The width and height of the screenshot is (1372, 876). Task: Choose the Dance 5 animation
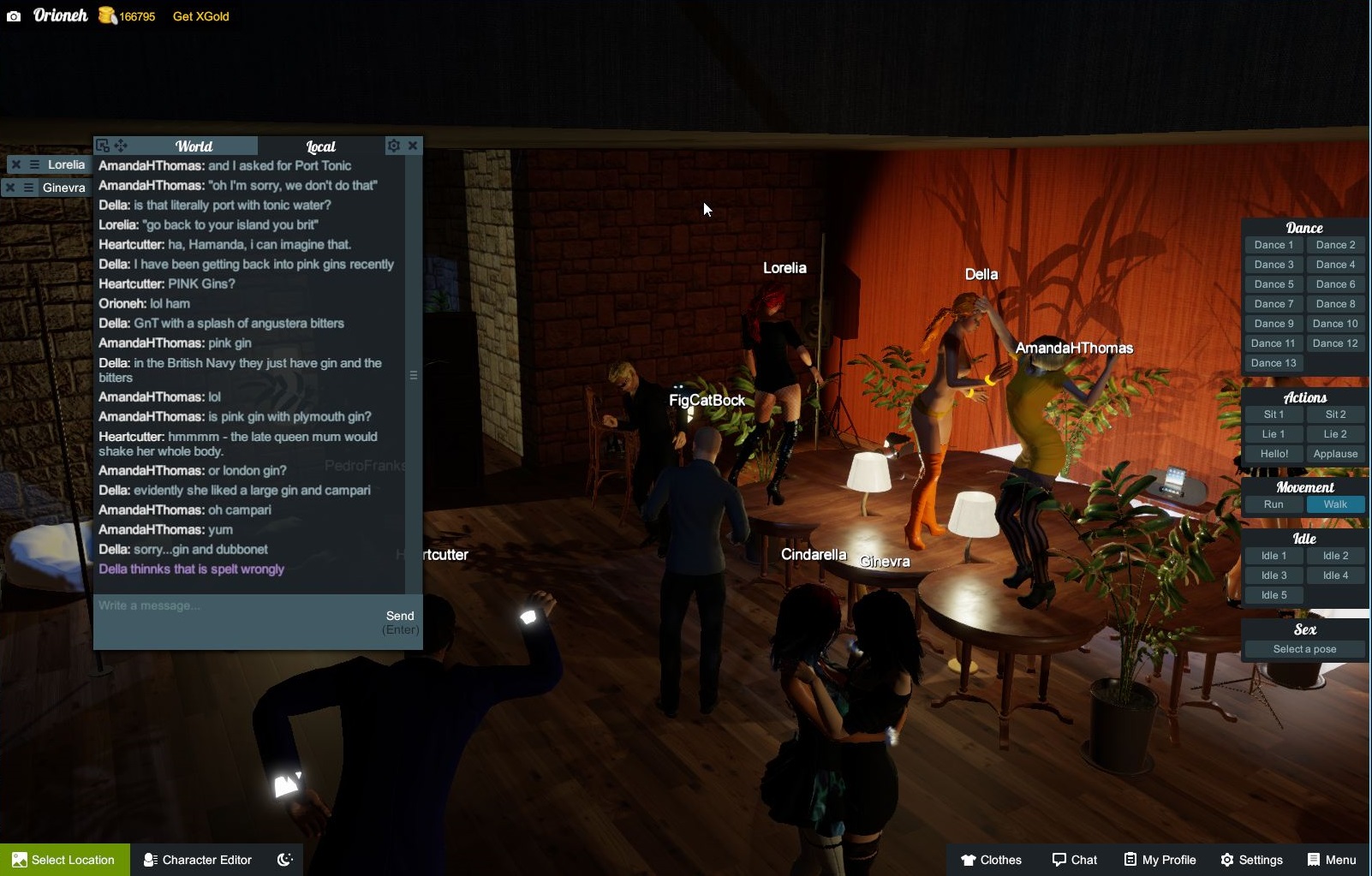(1274, 284)
